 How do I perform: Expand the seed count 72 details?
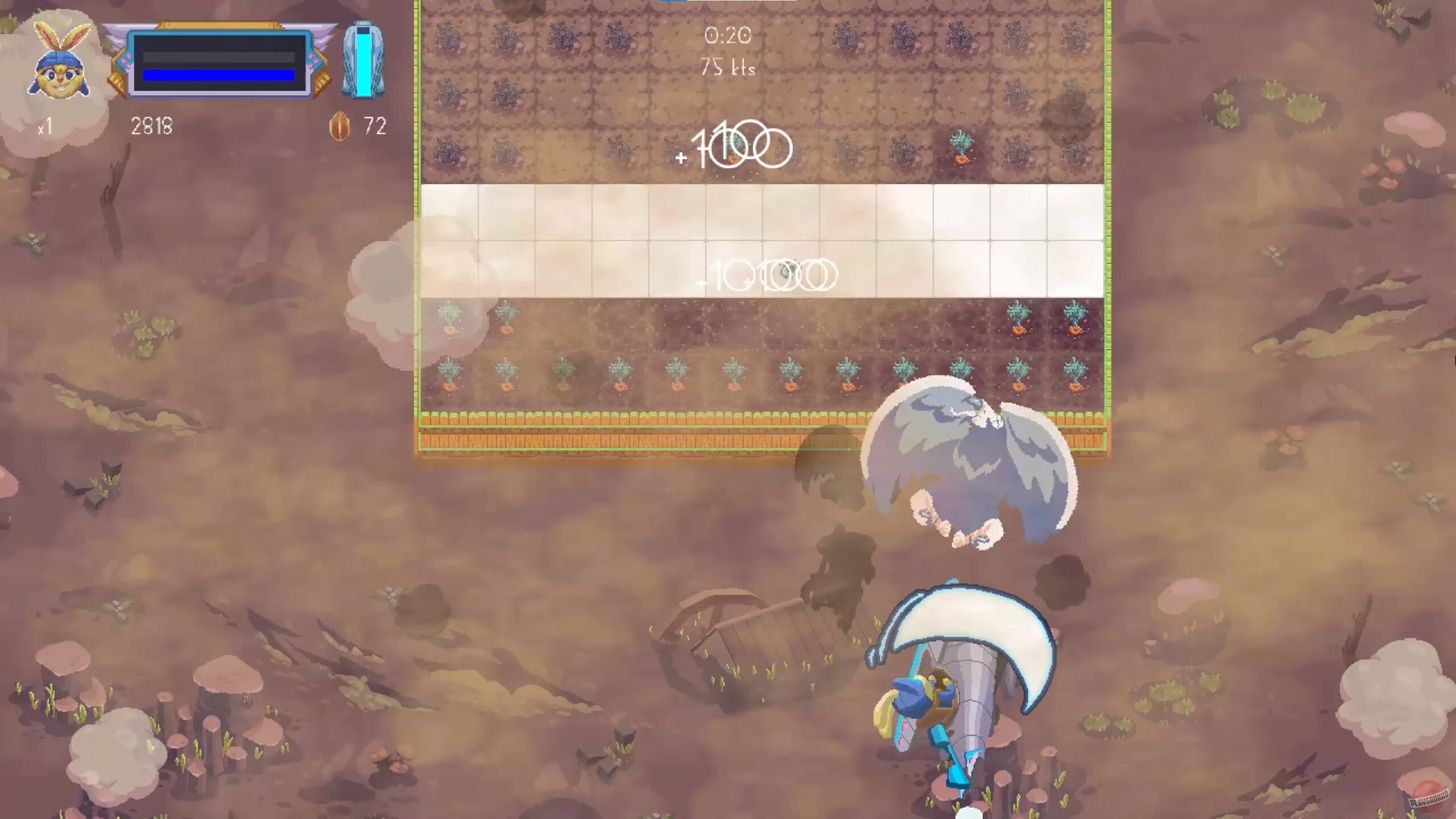[x=374, y=124]
